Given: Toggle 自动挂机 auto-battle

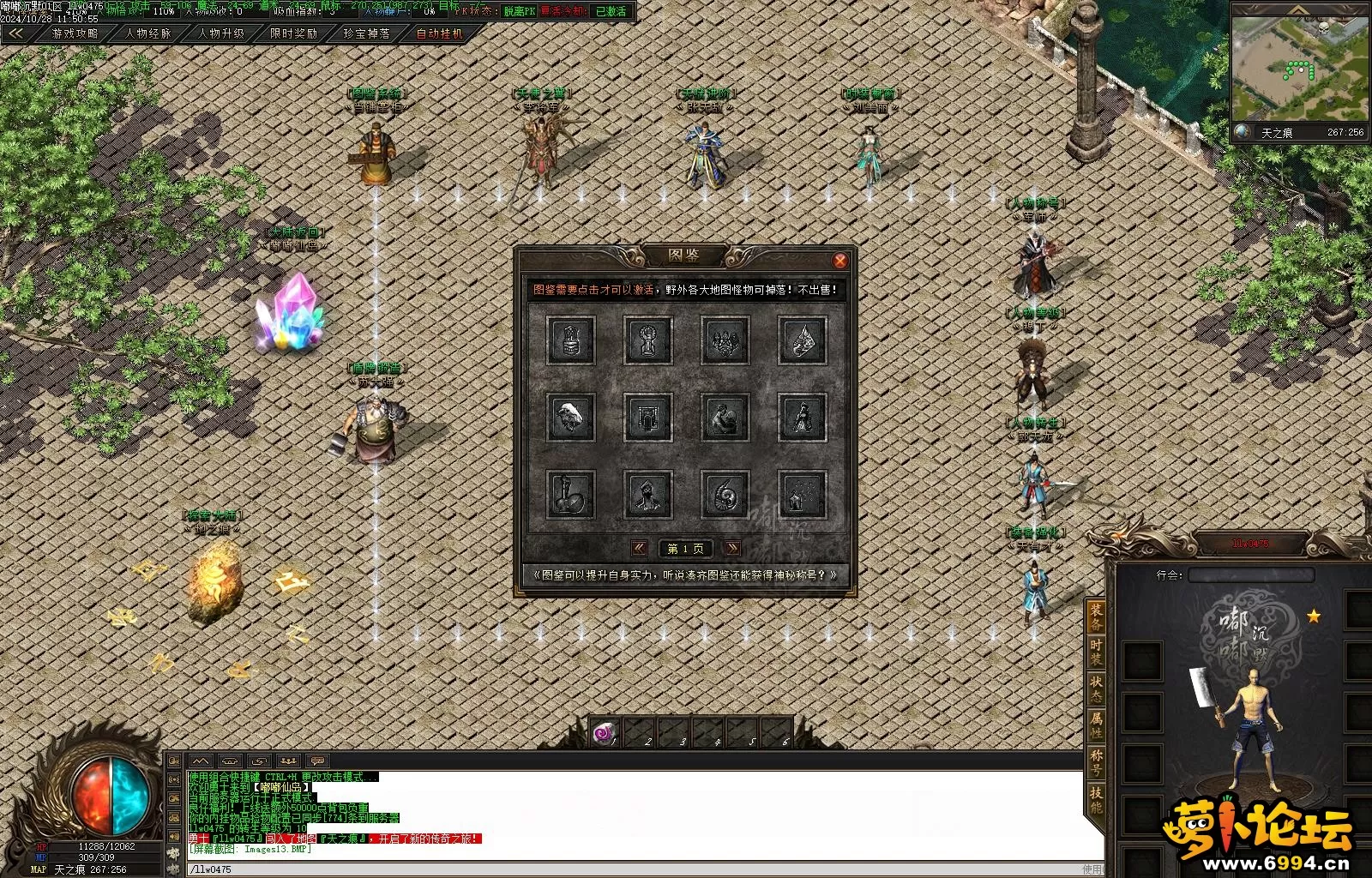Looking at the screenshot, I should tap(439, 33).
